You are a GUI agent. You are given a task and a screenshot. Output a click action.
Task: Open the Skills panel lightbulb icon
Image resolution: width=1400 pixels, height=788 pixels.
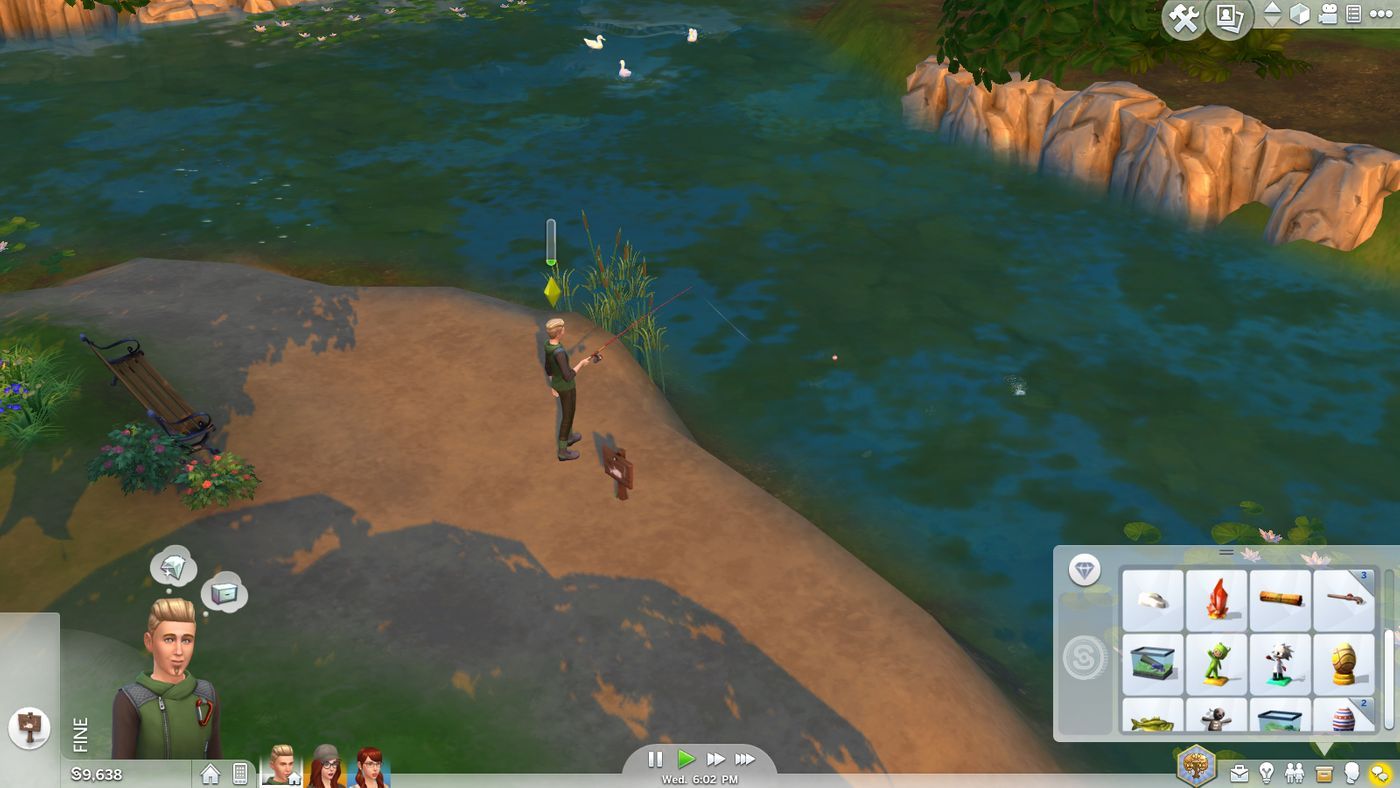coord(1266,772)
